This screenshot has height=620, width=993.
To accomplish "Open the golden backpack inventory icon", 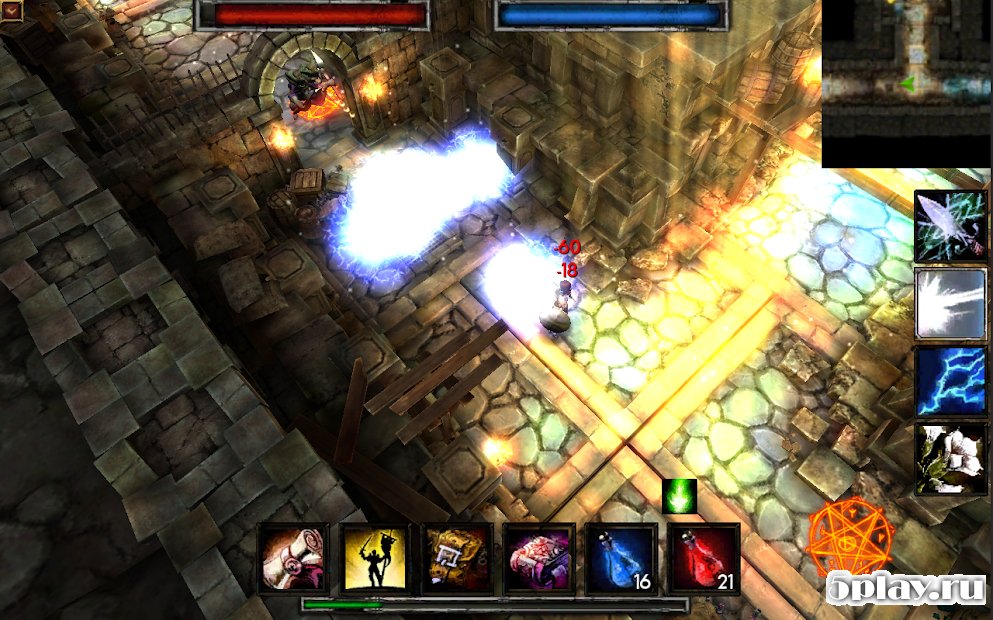I will tap(457, 559).
